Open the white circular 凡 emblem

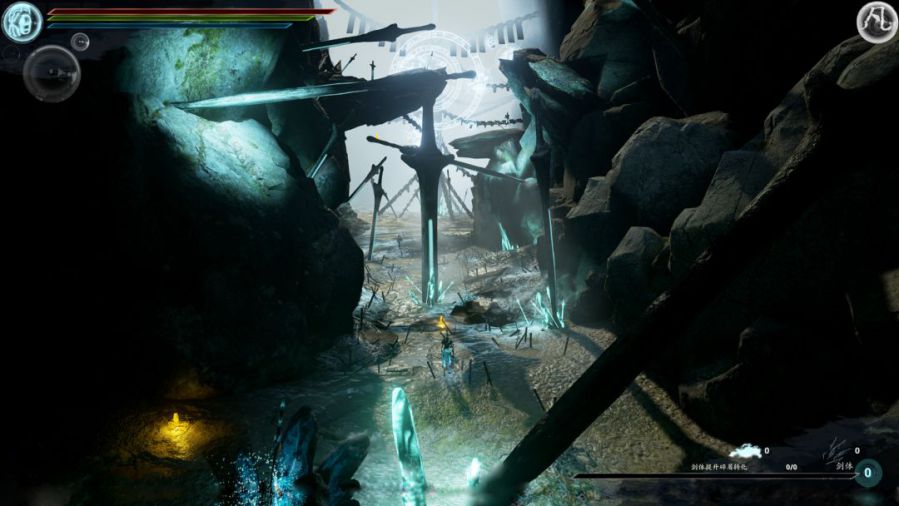876,22
